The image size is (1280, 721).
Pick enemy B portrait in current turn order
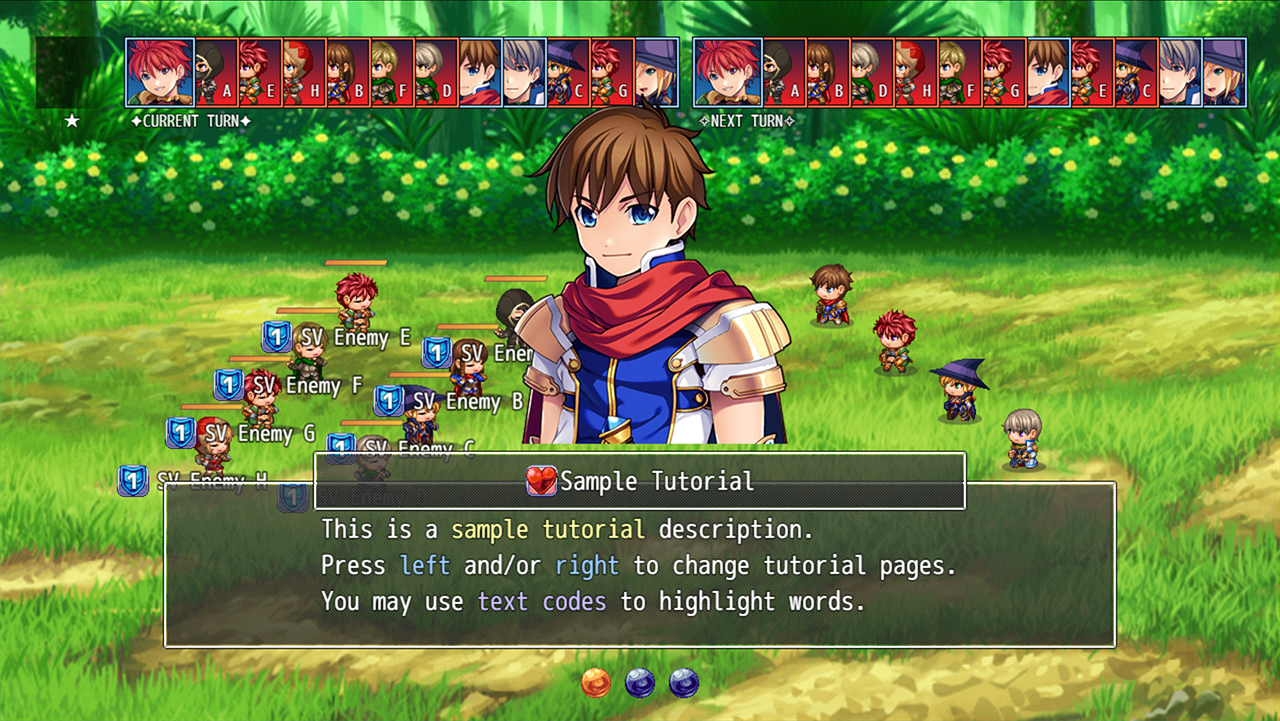[348, 72]
